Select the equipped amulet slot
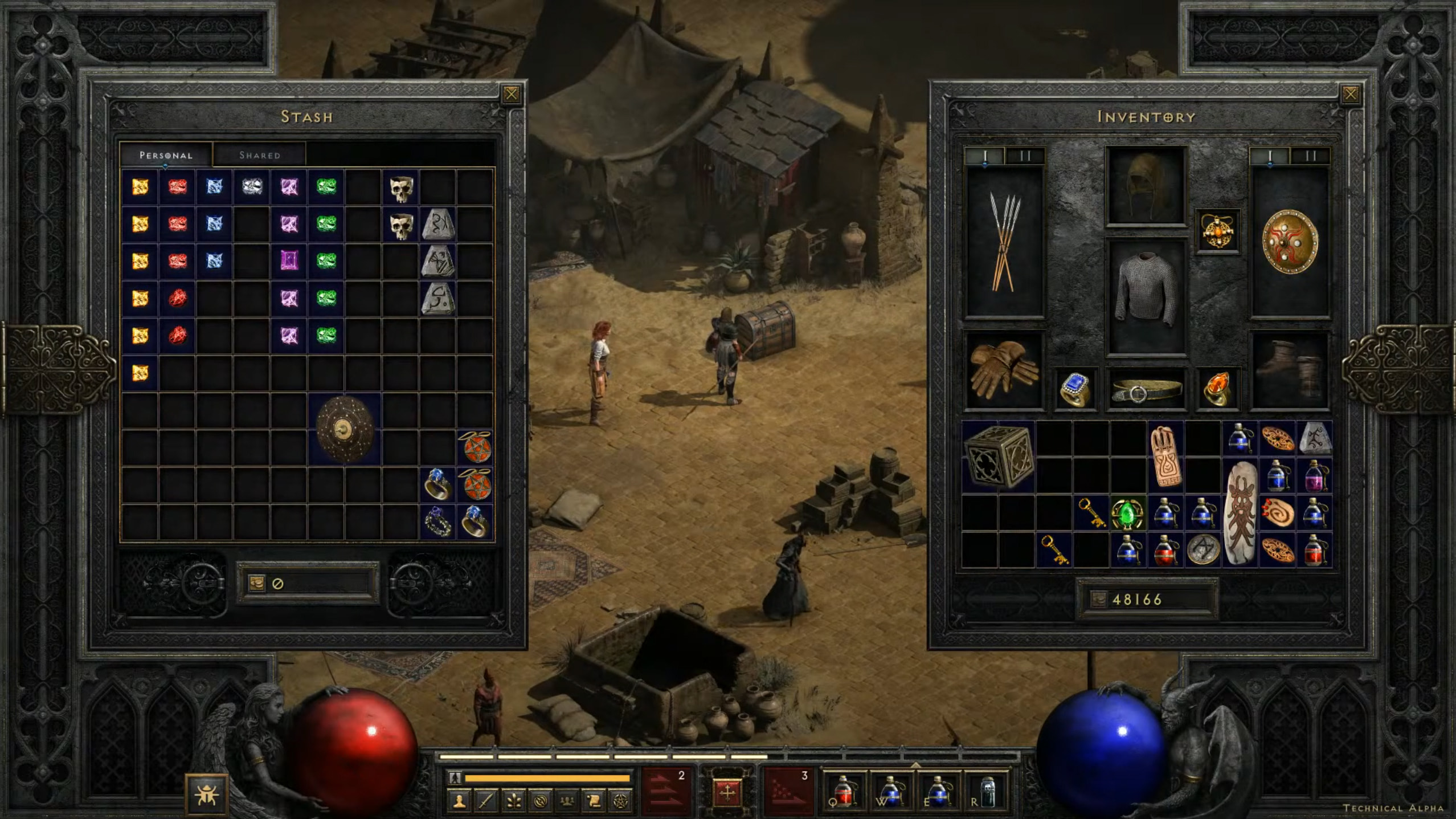This screenshot has height=819, width=1456. pyautogui.click(x=1217, y=231)
